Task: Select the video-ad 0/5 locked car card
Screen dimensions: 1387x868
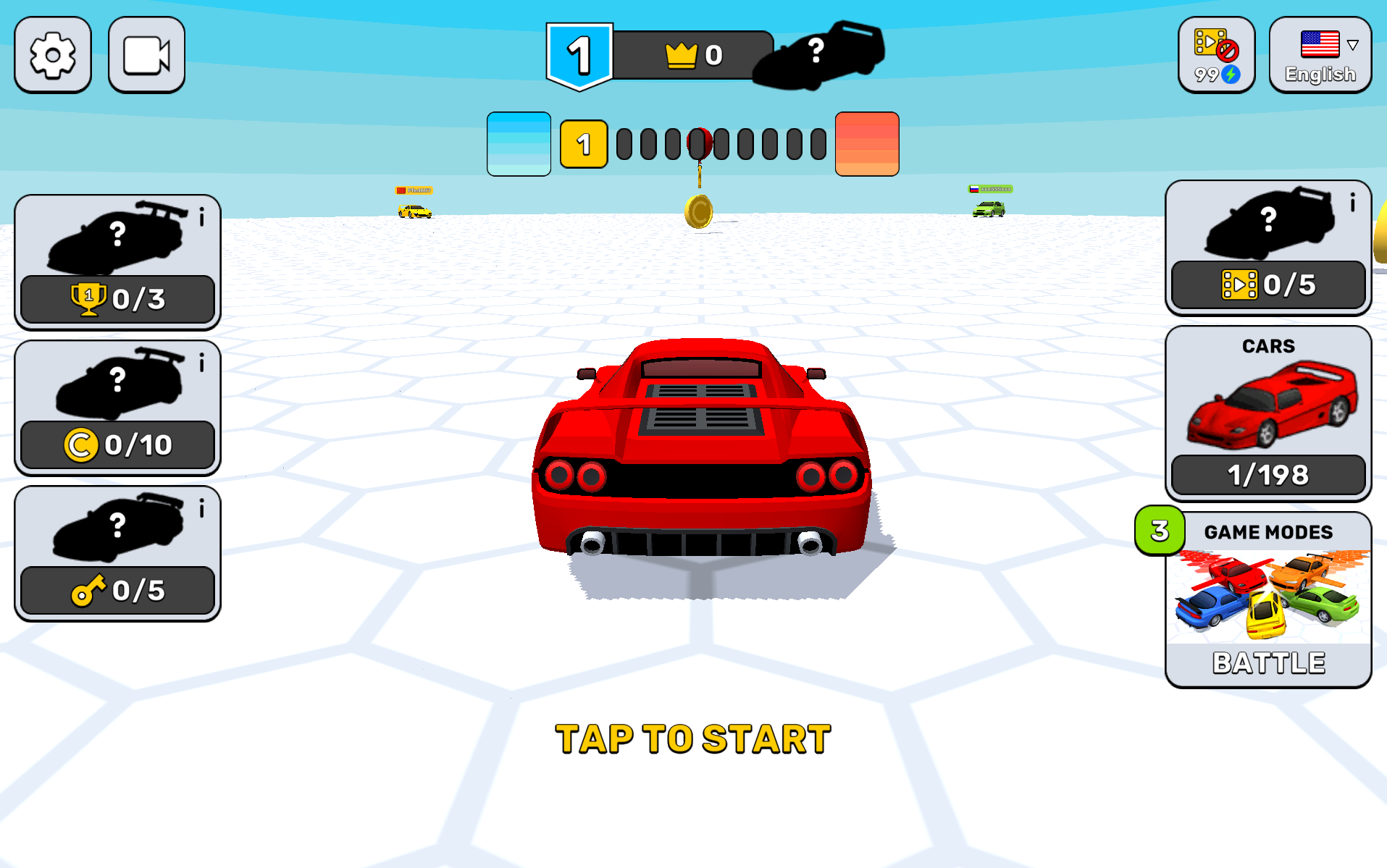Action: point(1267,248)
